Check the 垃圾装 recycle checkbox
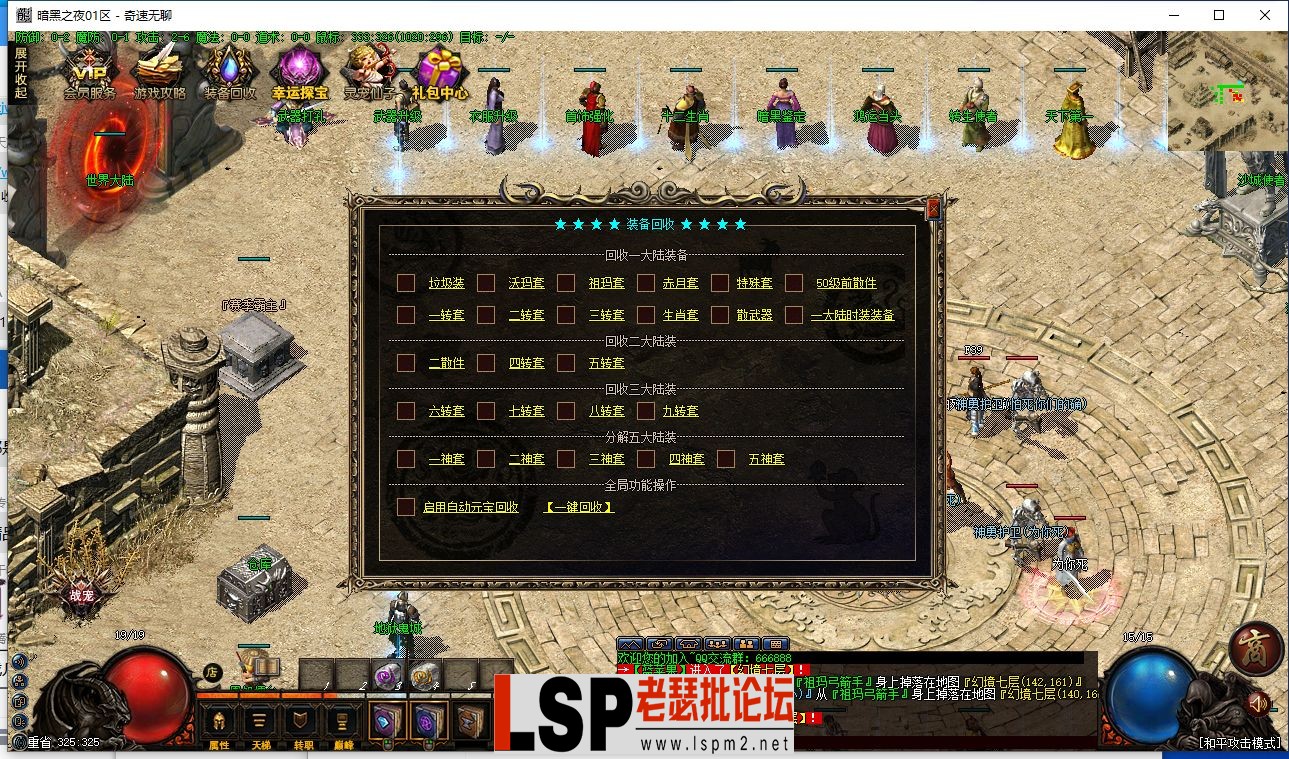The width and height of the screenshot is (1289, 759). pos(406,282)
